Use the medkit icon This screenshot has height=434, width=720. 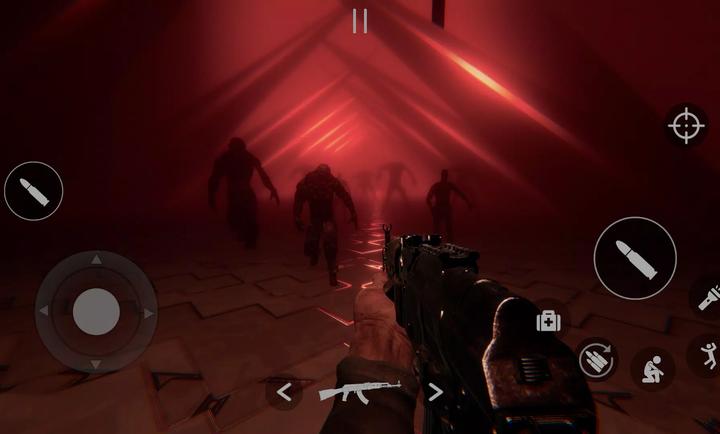tap(548, 320)
